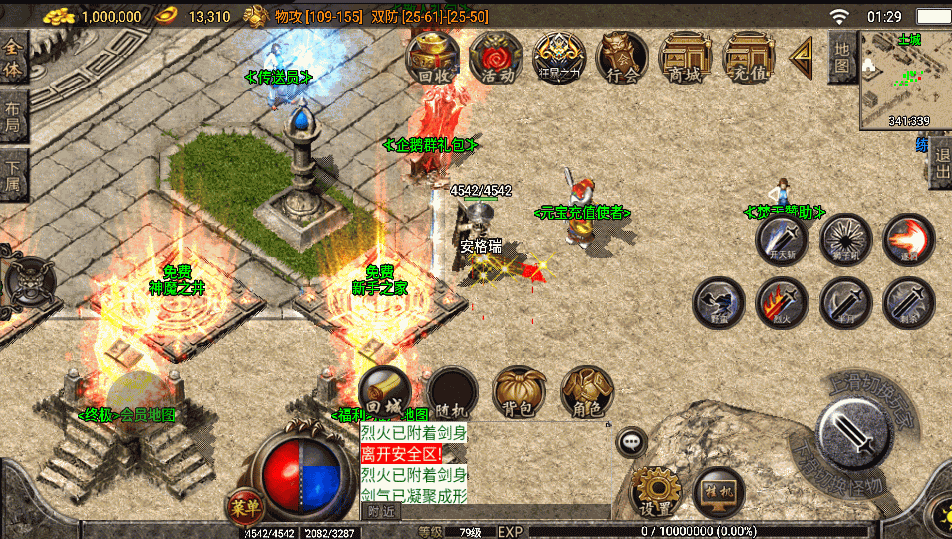Open the 活动 events menu
Viewport: 952px width, 539px height.
click(x=497, y=56)
